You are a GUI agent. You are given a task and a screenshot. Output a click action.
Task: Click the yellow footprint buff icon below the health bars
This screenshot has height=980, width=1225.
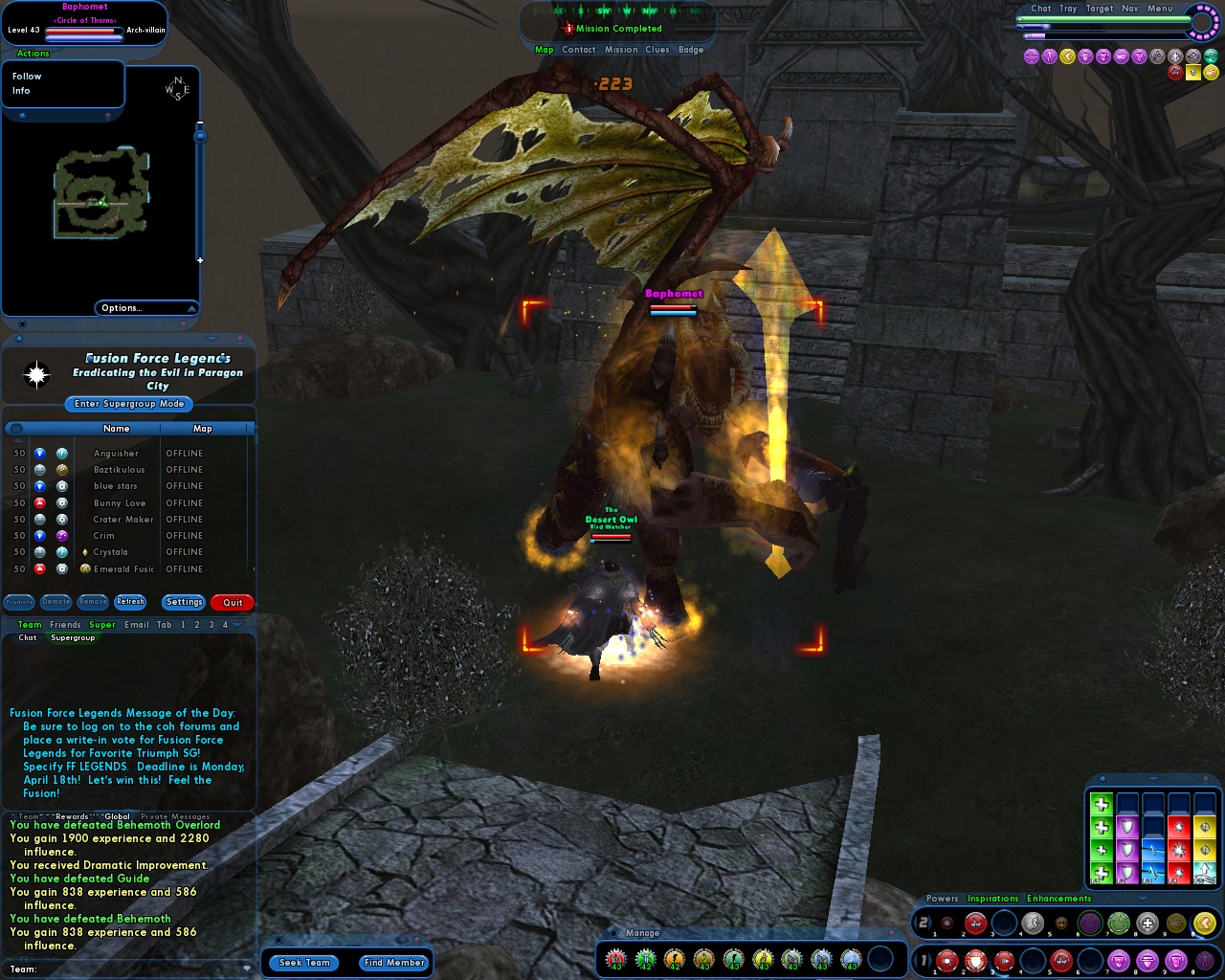pyautogui.click(x=1068, y=56)
